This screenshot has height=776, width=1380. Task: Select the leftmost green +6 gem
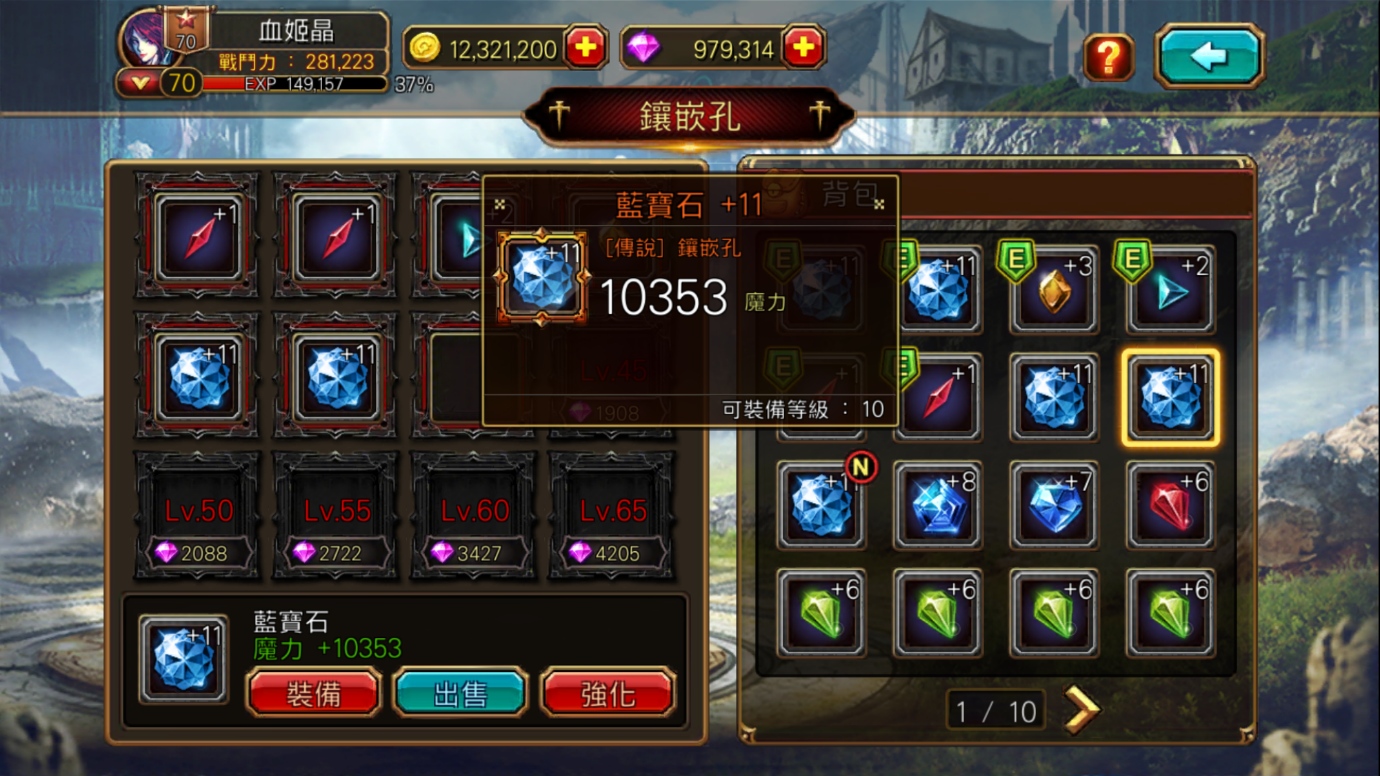click(x=820, y=613)
